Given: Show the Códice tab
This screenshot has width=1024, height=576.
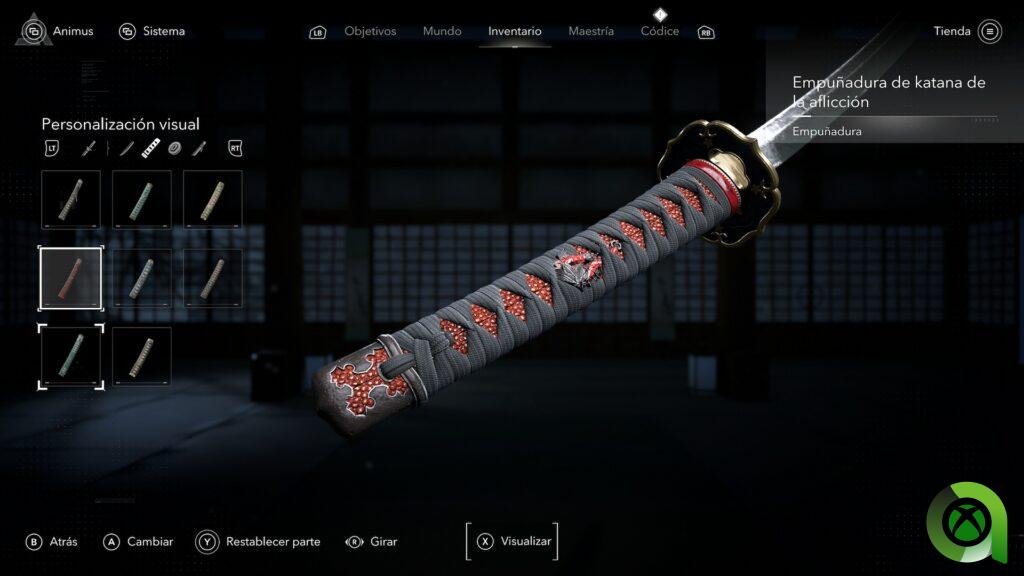Looking at the screenshot, I should [x=660, y=31].
